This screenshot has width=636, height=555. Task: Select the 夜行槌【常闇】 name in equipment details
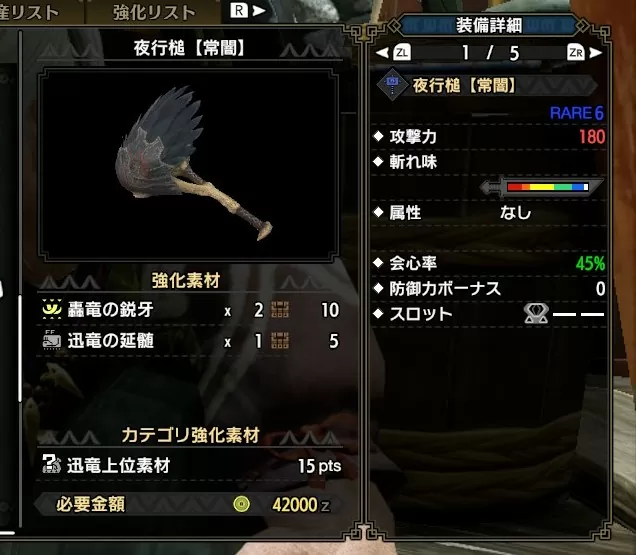[464, 86]
